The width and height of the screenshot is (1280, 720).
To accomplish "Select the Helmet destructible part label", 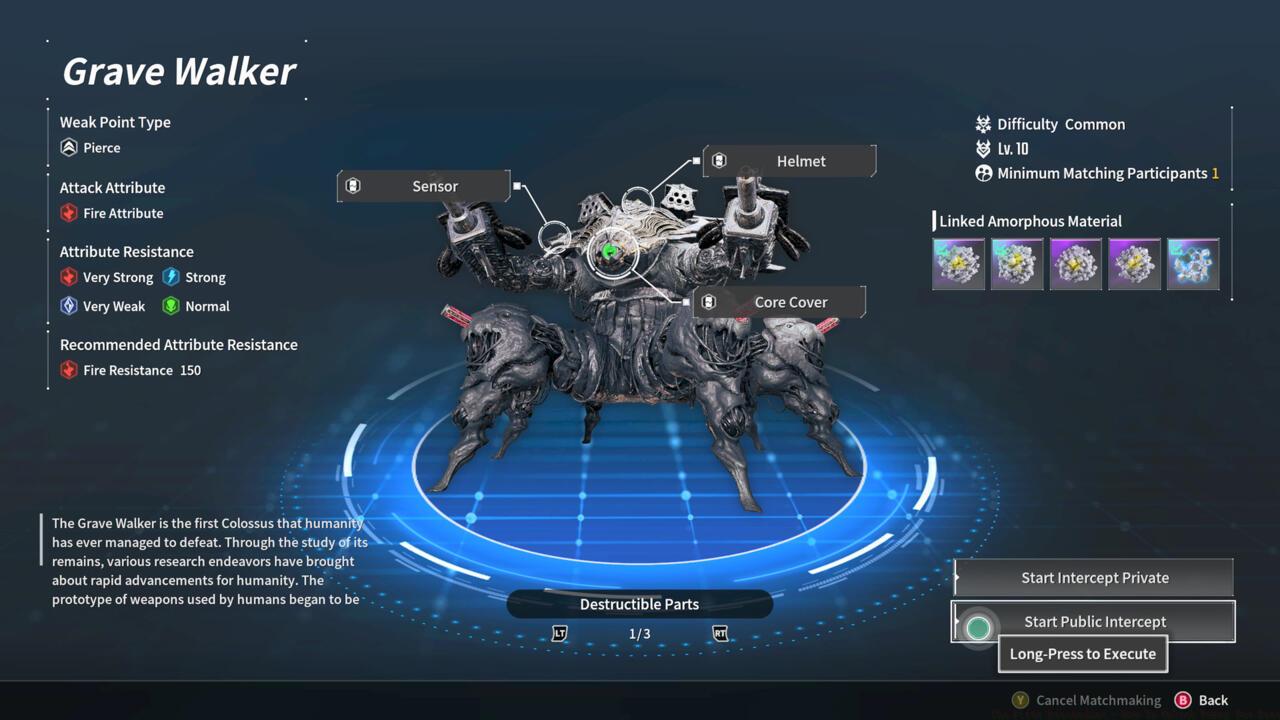I will (801, 161).
